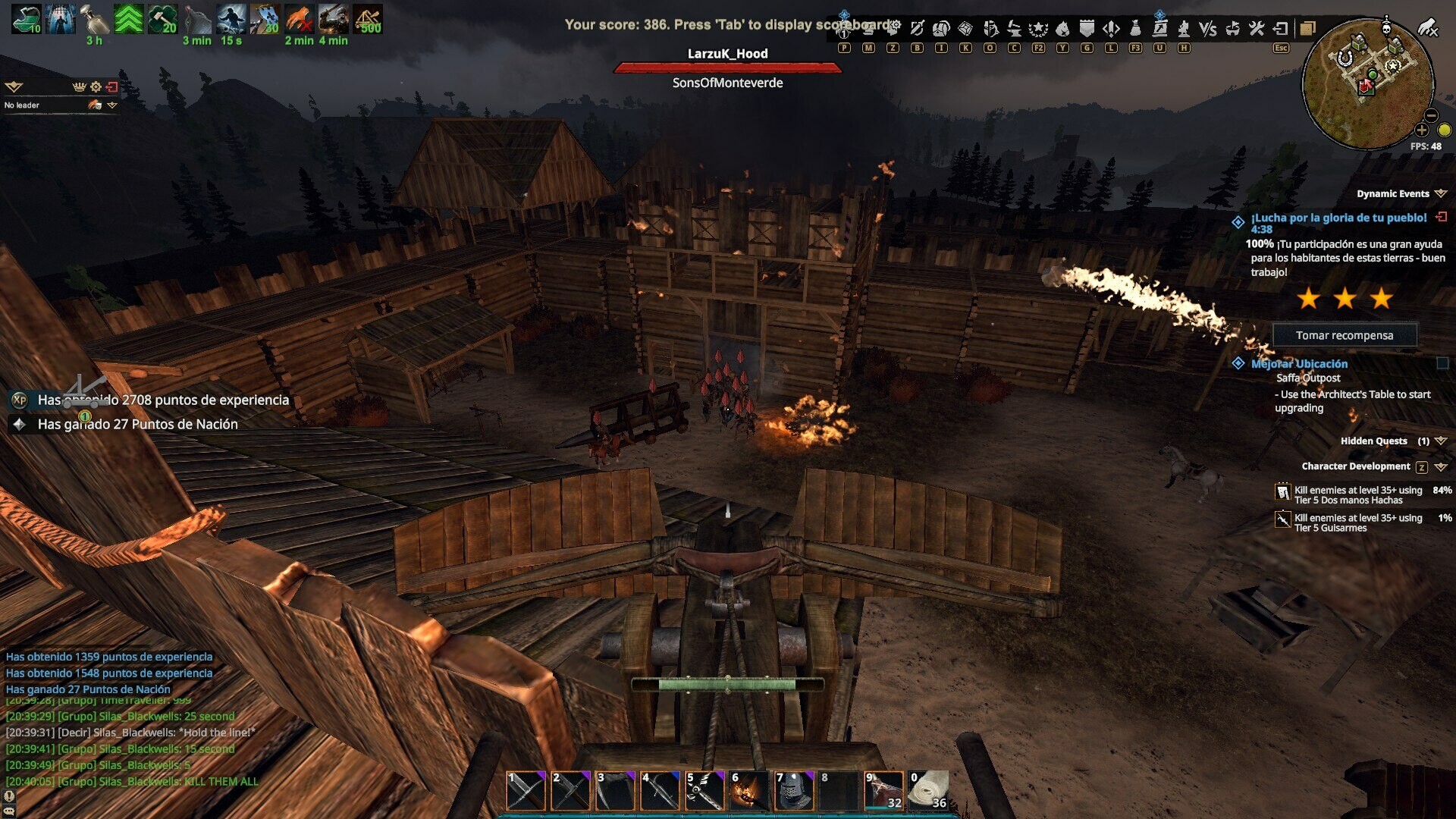Use the bandage roll in hotbar slot 0

coord(929,791)
